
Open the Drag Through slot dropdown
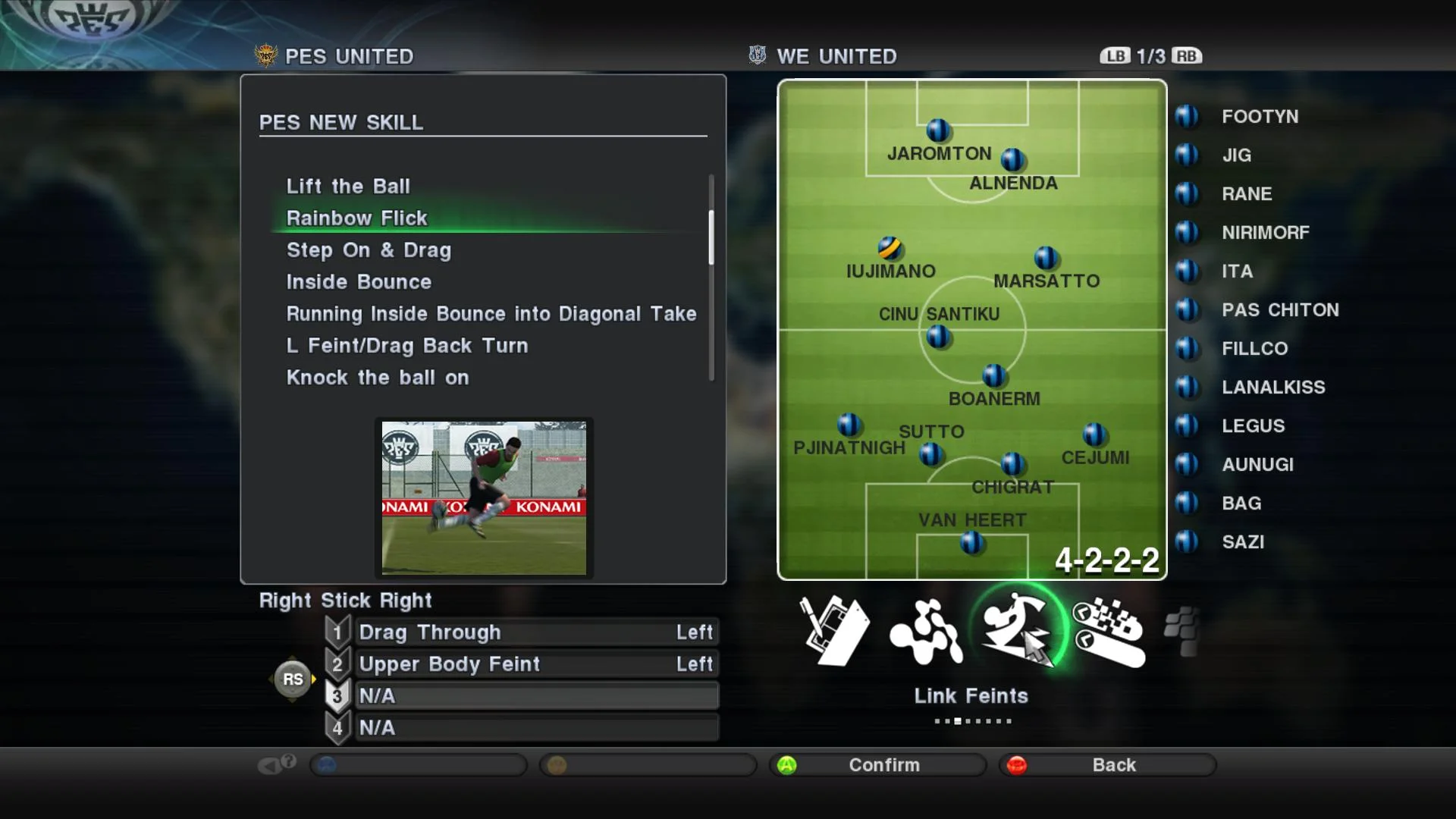[x=536, y=632]
